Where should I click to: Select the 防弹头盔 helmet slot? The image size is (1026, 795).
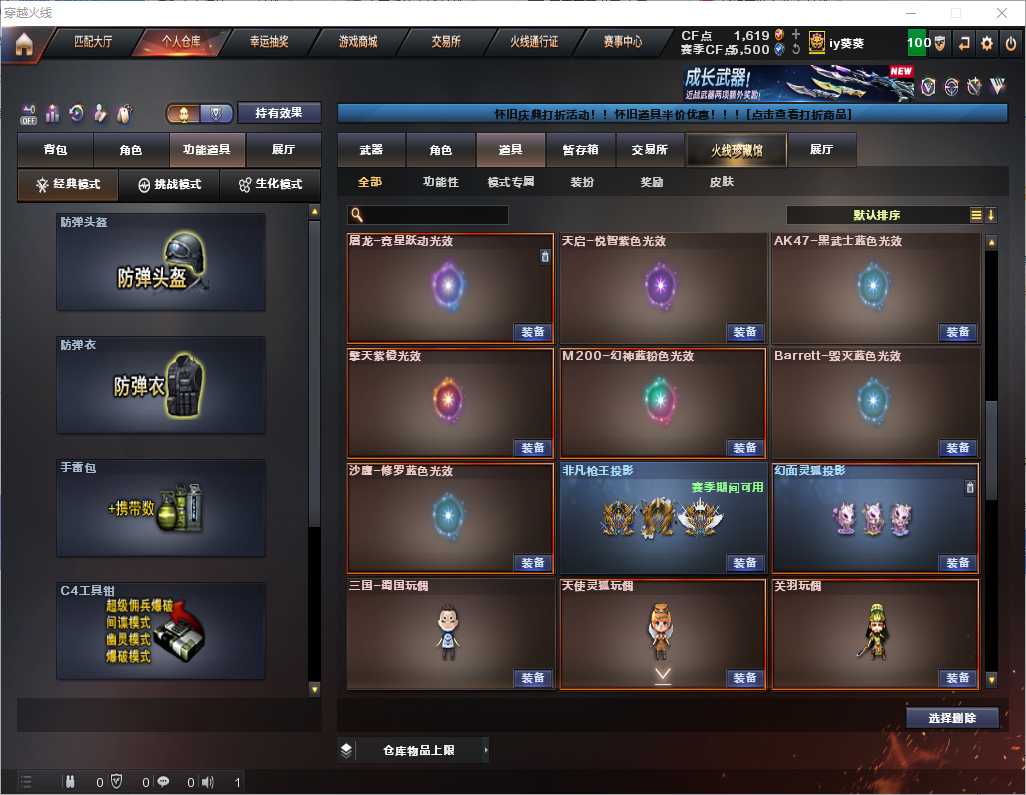pos(161,262)
